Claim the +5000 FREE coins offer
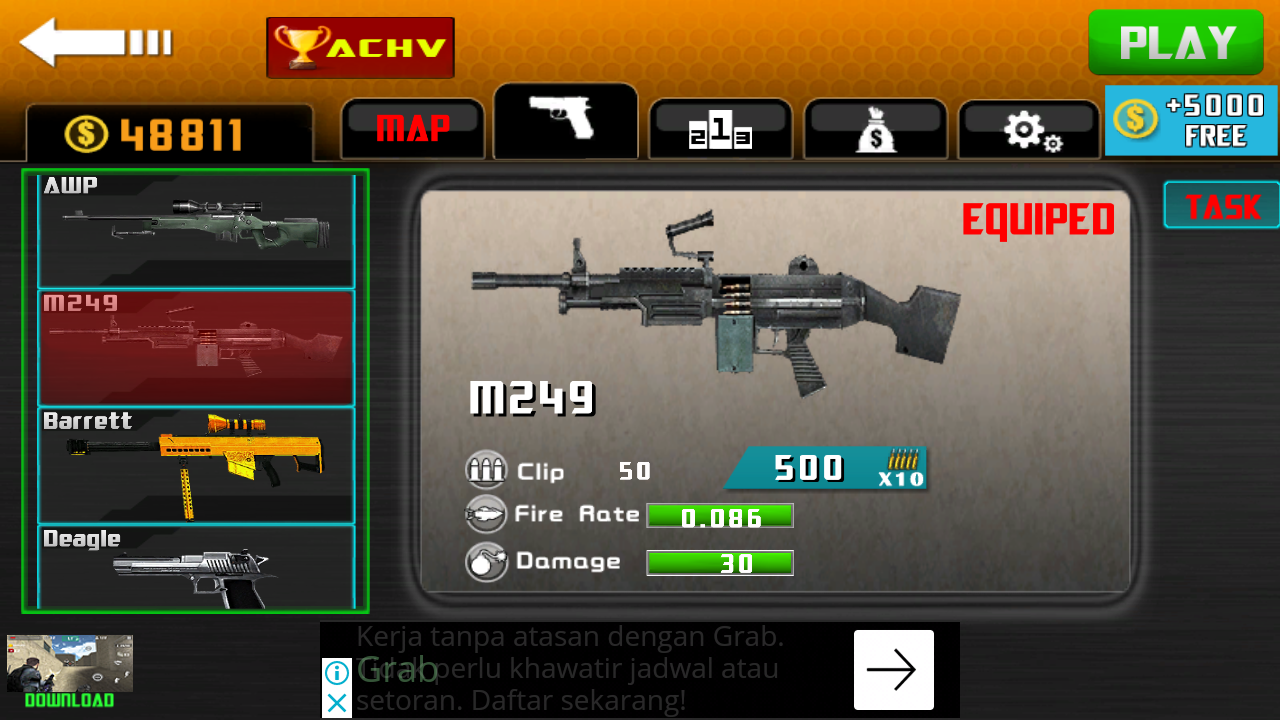This screenshot has height=720, width=1280. 1191,121
